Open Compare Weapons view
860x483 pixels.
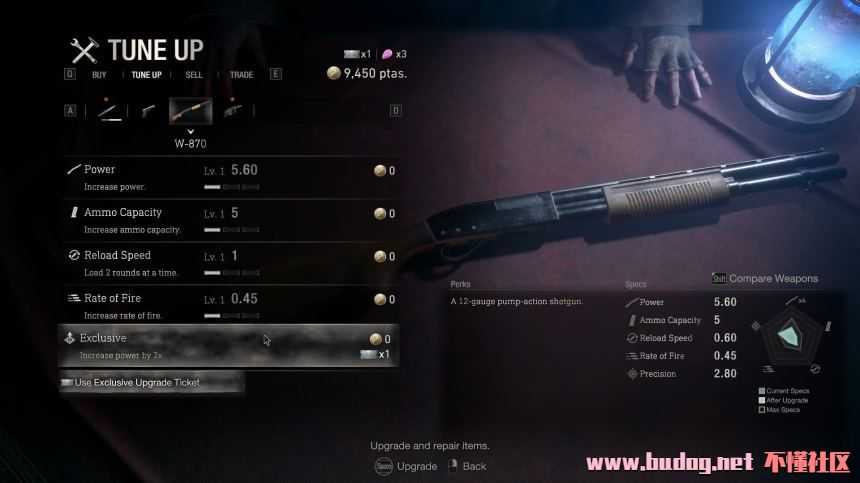772,279
